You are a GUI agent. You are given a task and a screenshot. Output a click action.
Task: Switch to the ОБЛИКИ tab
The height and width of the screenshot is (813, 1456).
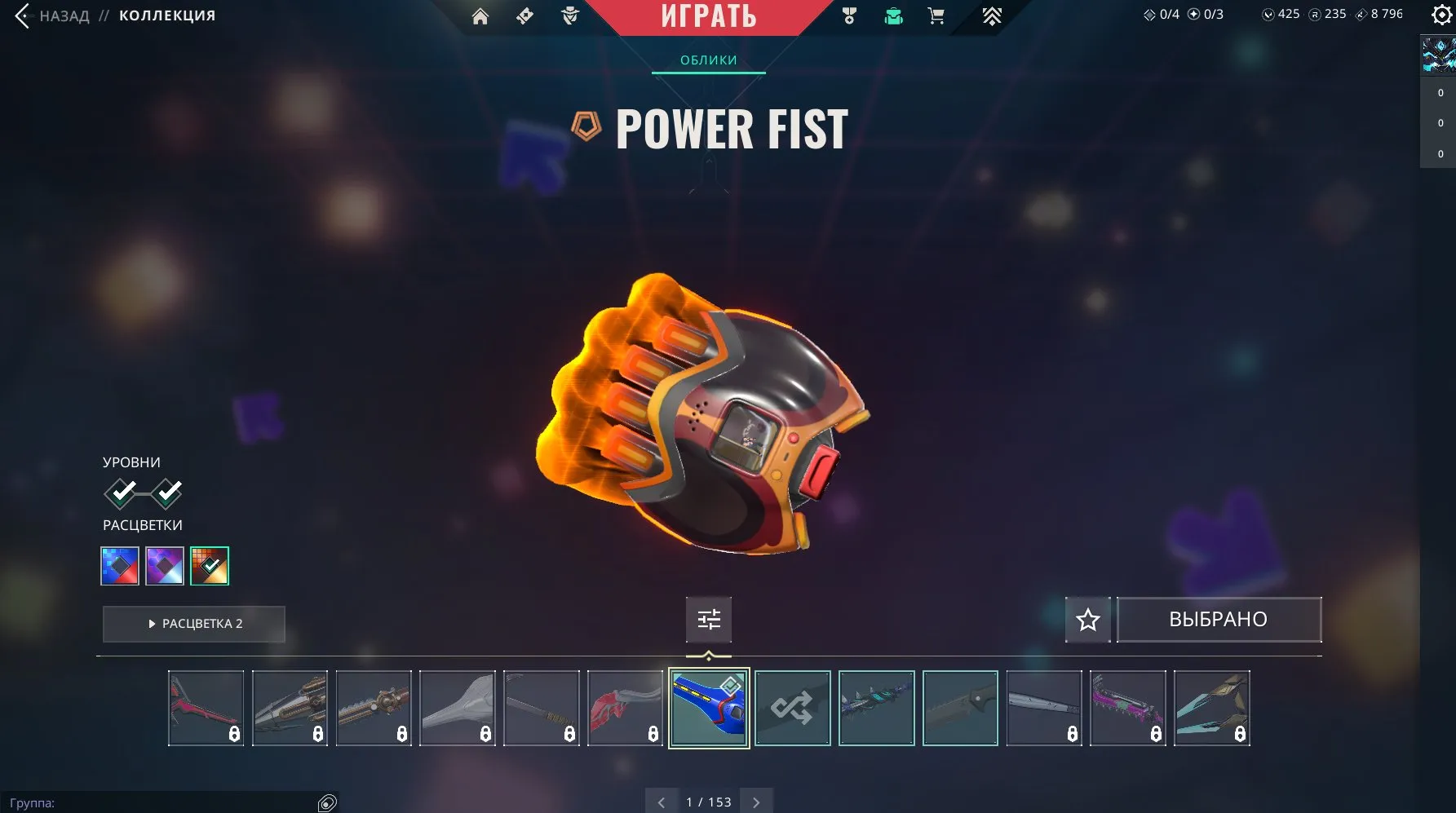pyautogui.click(x=708, y=59)
